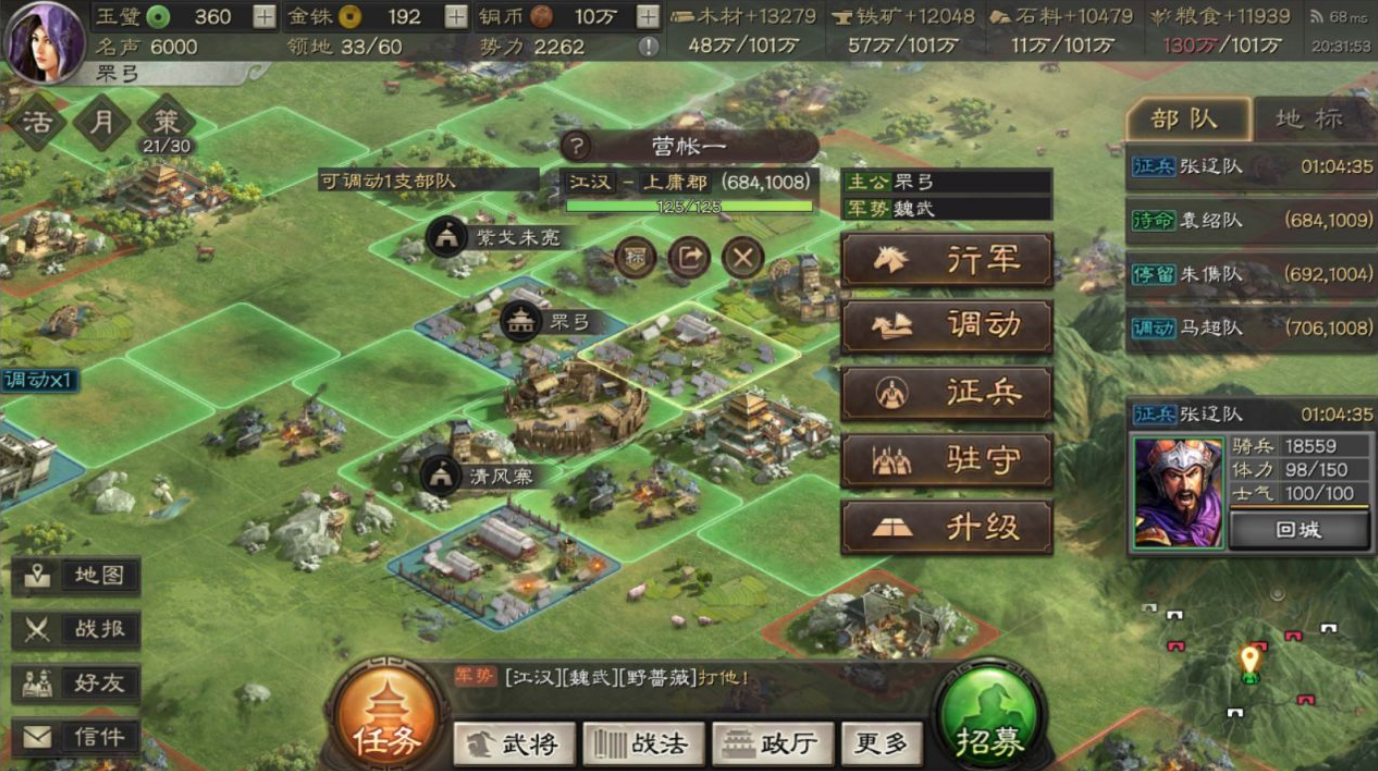This screenshot has width=1378, height=771.
Task: Open the 战法 tactics menu
Action: pos(642,744)
